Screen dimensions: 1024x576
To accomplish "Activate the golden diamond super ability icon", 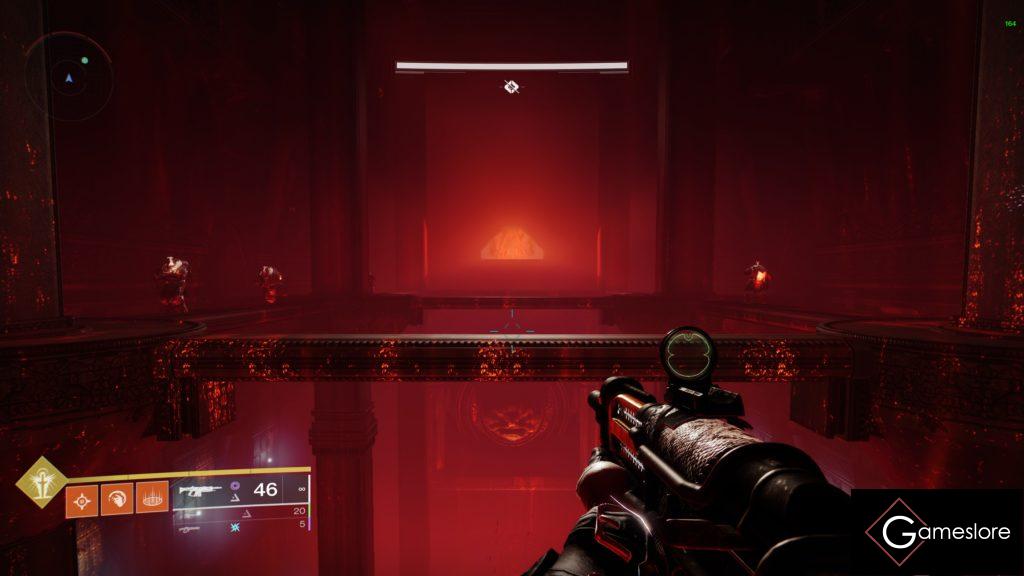I will click(x=42, y=481).
